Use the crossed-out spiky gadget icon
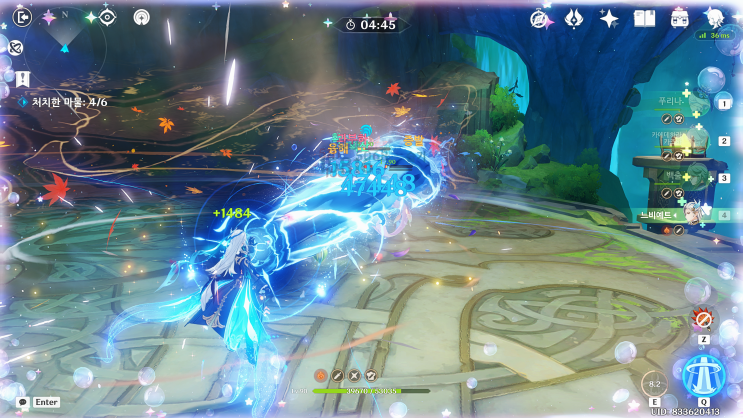This screenshot has height=418, width=743. point(703,320)
